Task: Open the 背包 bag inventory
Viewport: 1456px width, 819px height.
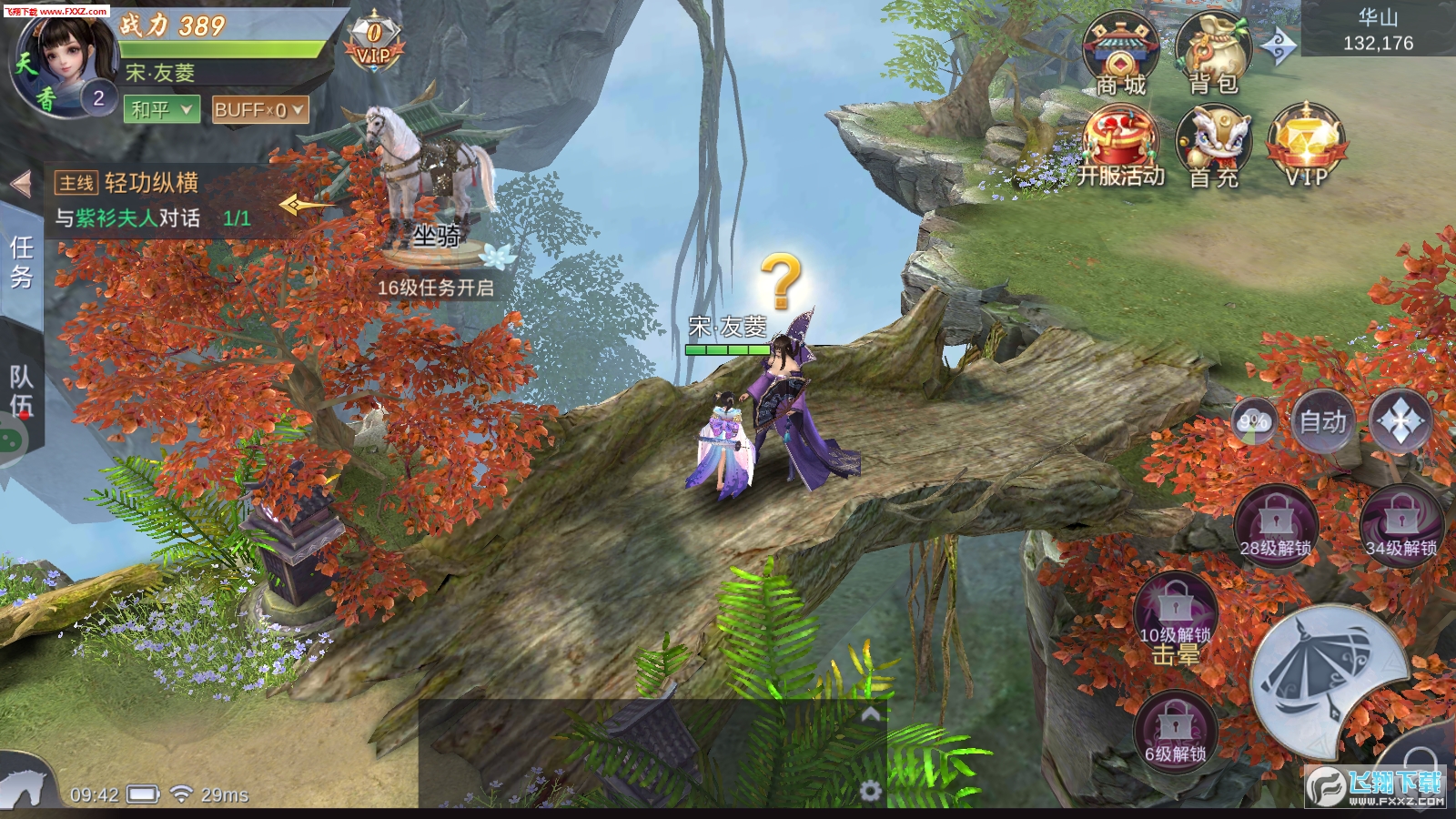Action: pyautogui.click(x=1213, y=53)
